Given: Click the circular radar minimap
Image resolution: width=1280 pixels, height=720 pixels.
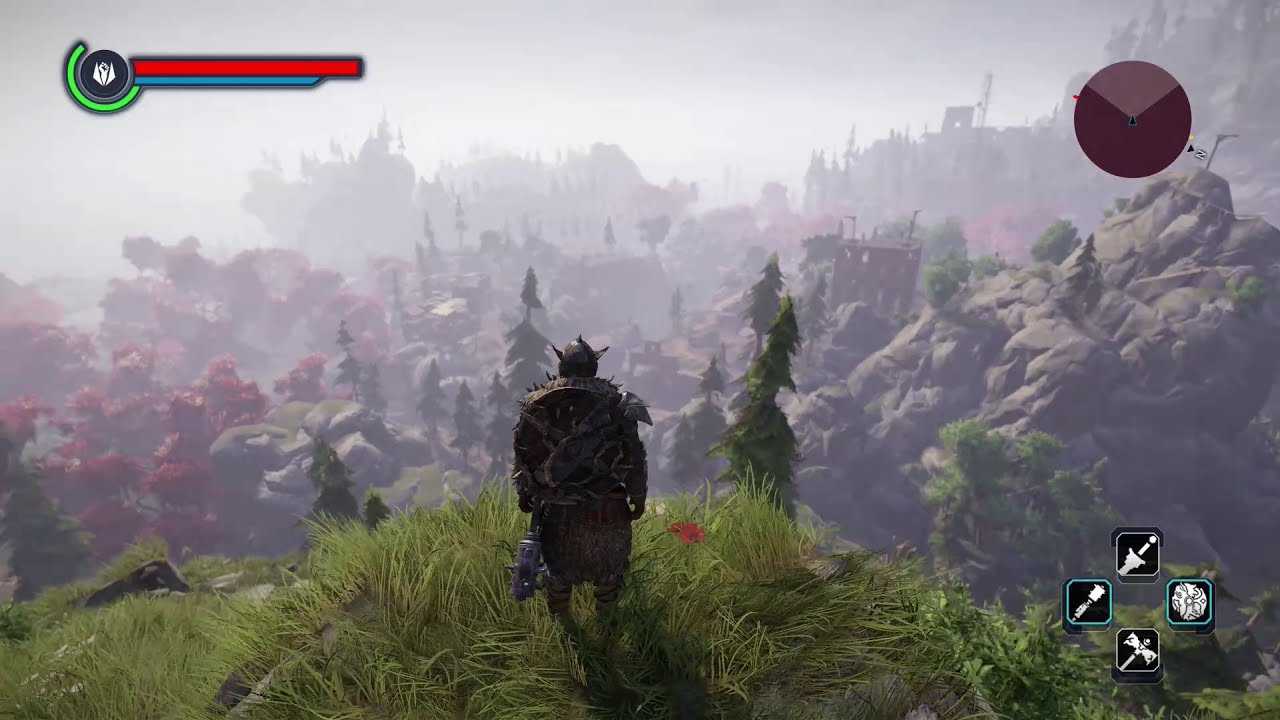Looking at the screenshot, I should [1132, 120].
